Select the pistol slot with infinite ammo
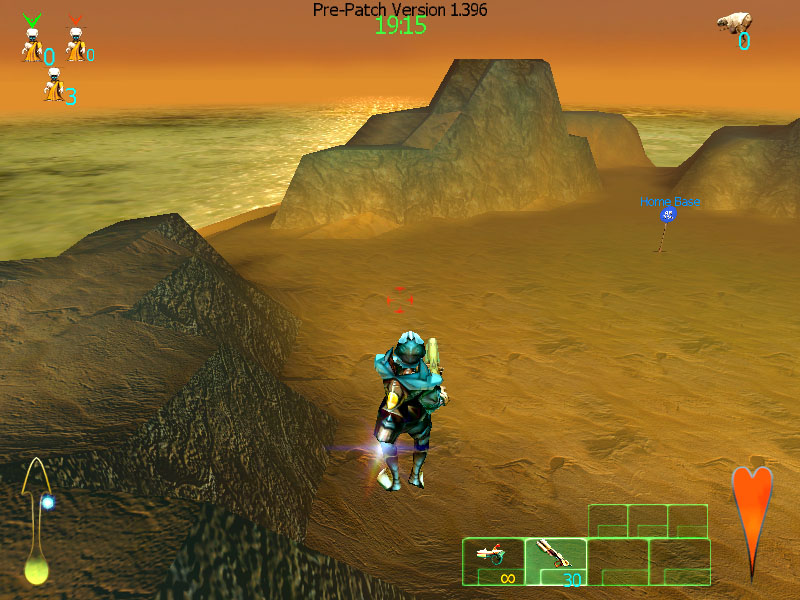This screenshot has height=600, width=800. click(x=493, y=561)
